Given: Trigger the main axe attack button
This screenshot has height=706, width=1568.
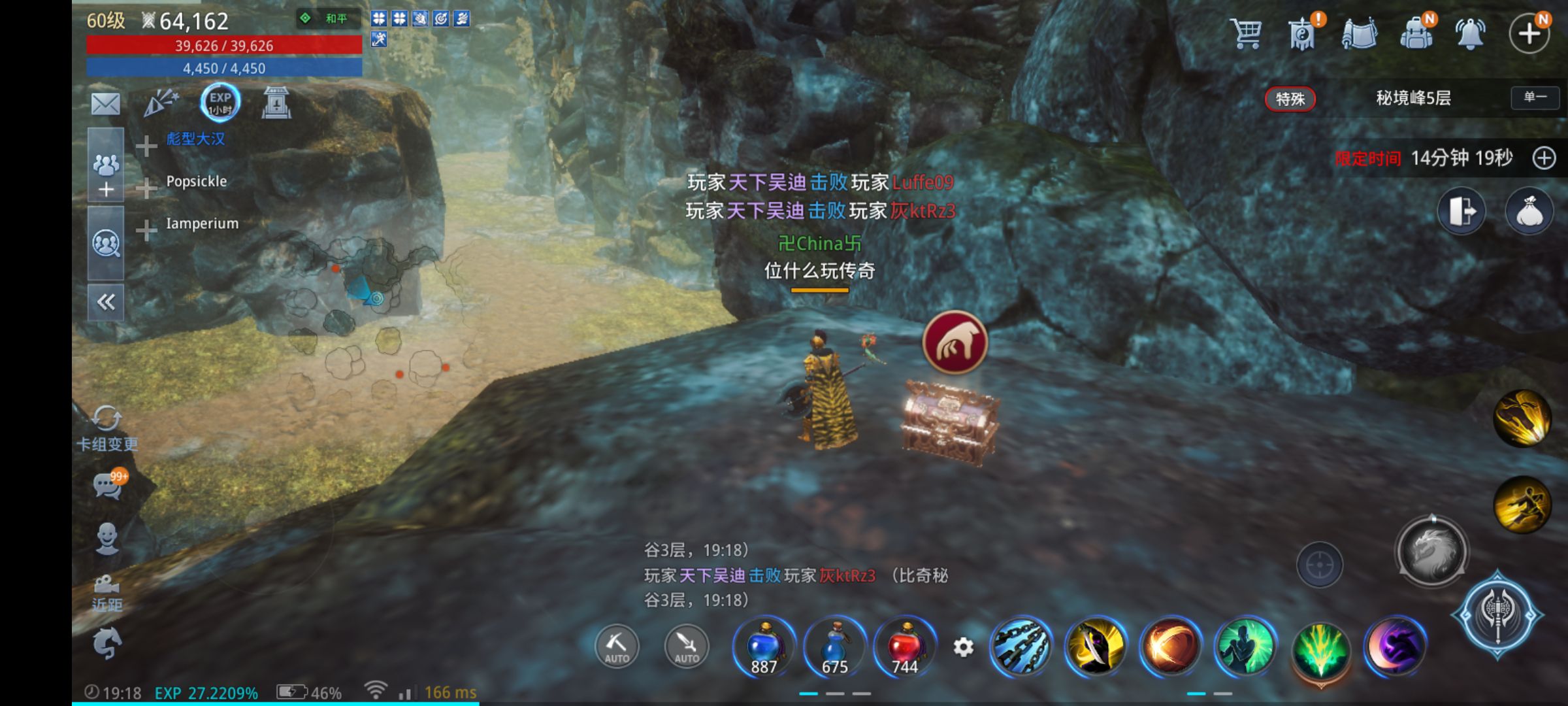Looking at the screenshot, I should pos(1497,614).
